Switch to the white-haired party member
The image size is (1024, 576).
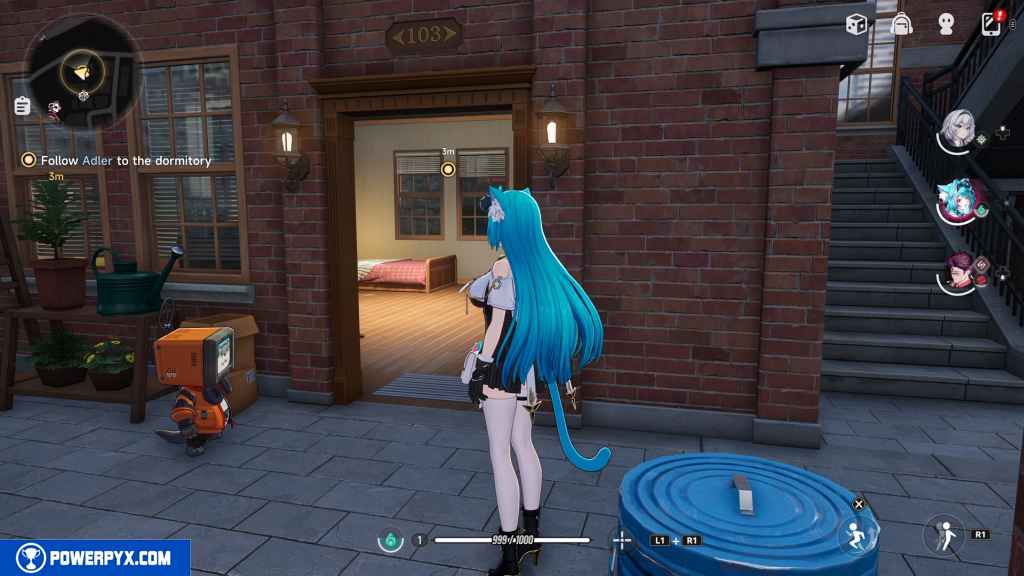(x=958, y=130)
